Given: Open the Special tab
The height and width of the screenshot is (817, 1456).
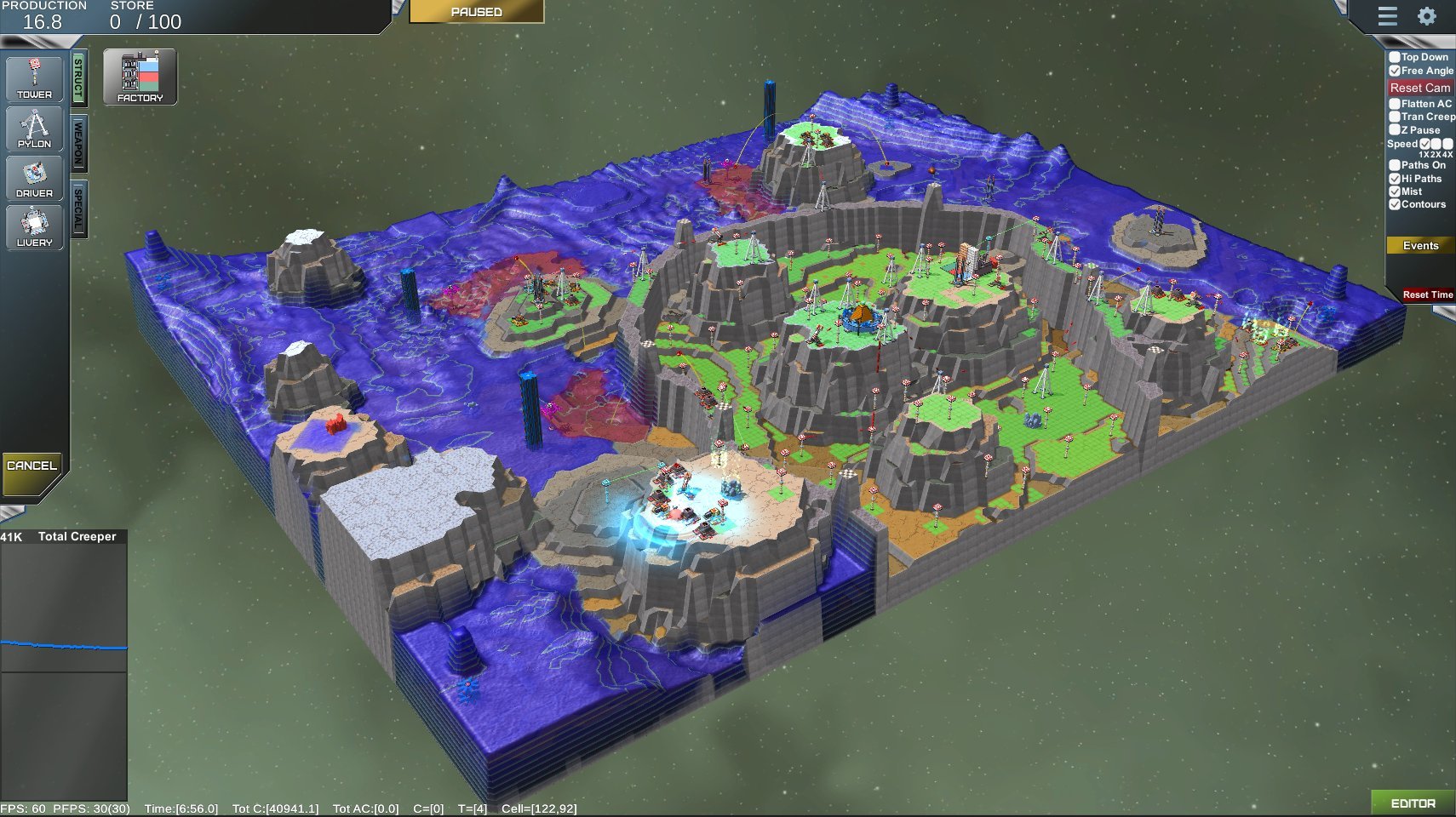Looking at the screenshot, I should tap(78, 209).
